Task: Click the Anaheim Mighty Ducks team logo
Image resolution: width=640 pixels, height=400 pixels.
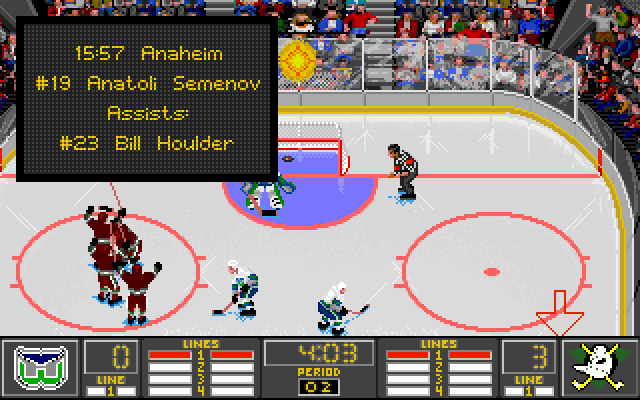Action: coord(599,367)
